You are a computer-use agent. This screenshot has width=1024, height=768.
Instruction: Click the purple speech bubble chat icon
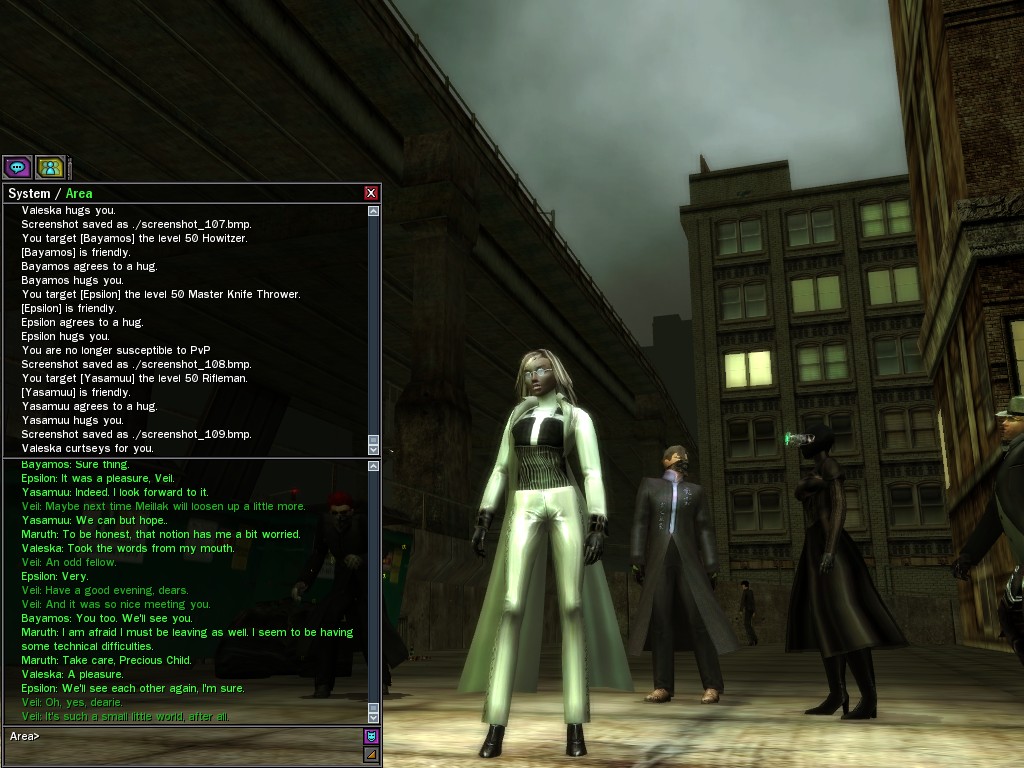pos(17,168)
